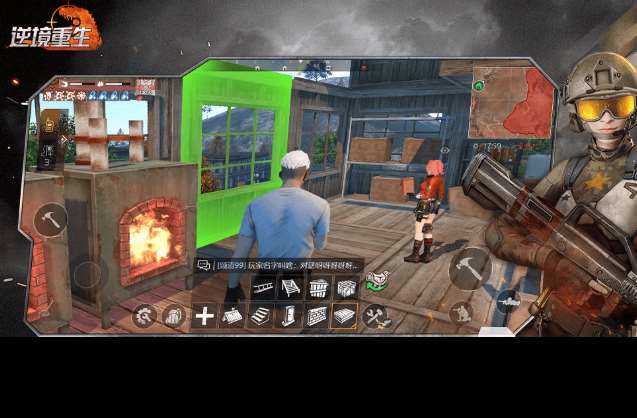Choose the ramp building piece
637x418 pixels.
point(289,289)
